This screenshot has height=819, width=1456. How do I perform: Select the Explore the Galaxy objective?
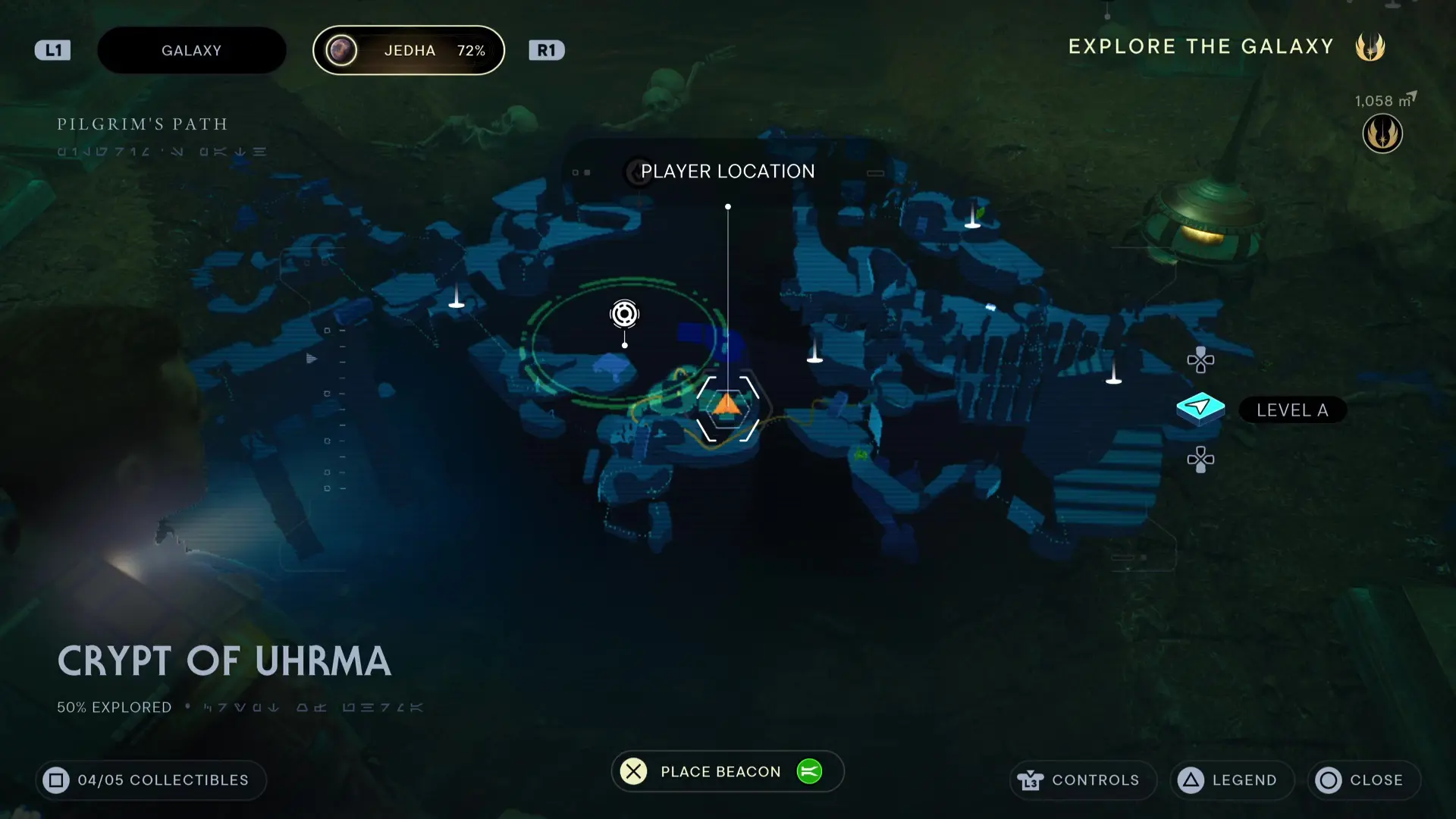(1200, 47)
